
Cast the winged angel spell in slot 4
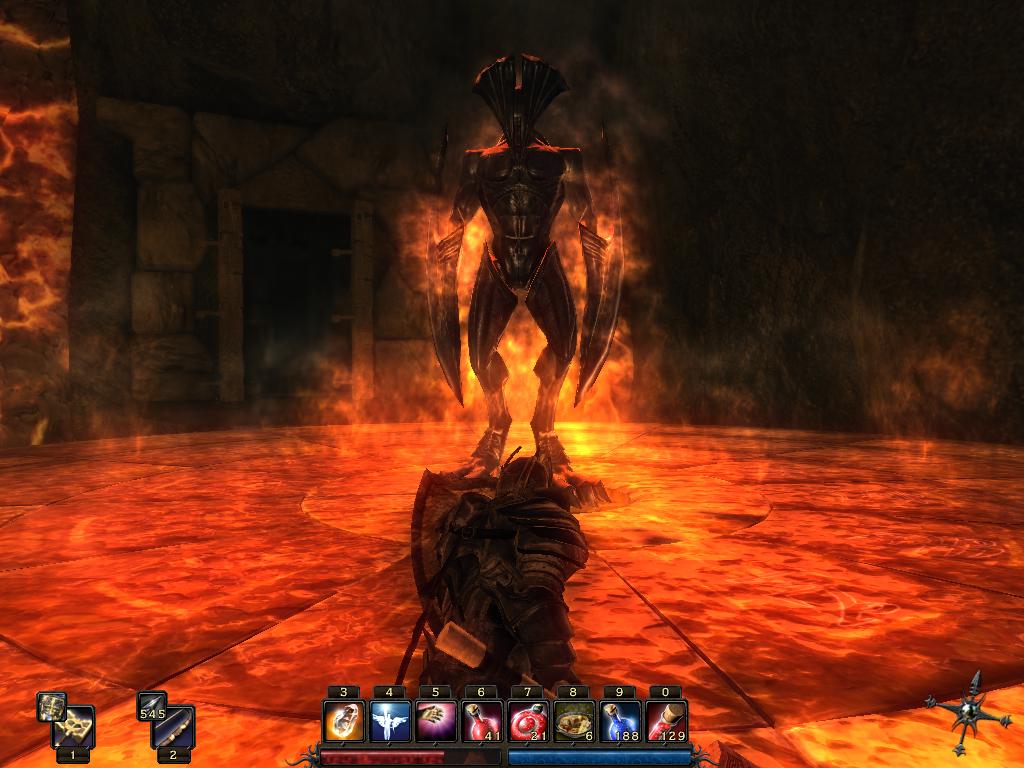(389, 720)
